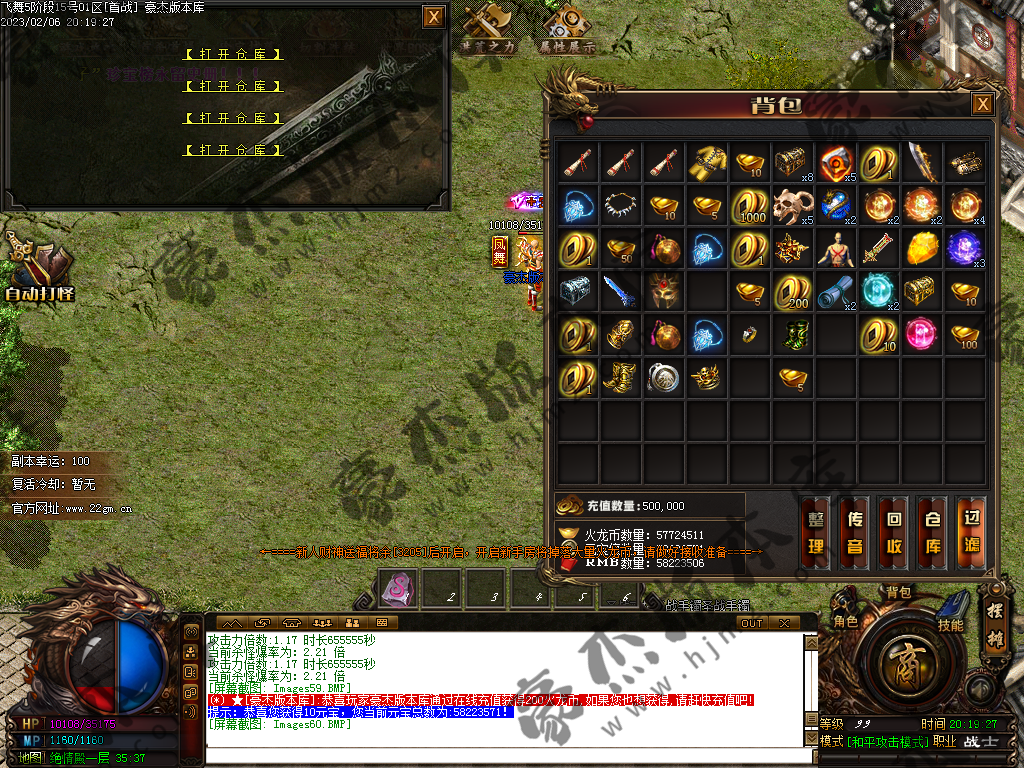Toggle the 过滤 filter button

click(x=970, y=533)
